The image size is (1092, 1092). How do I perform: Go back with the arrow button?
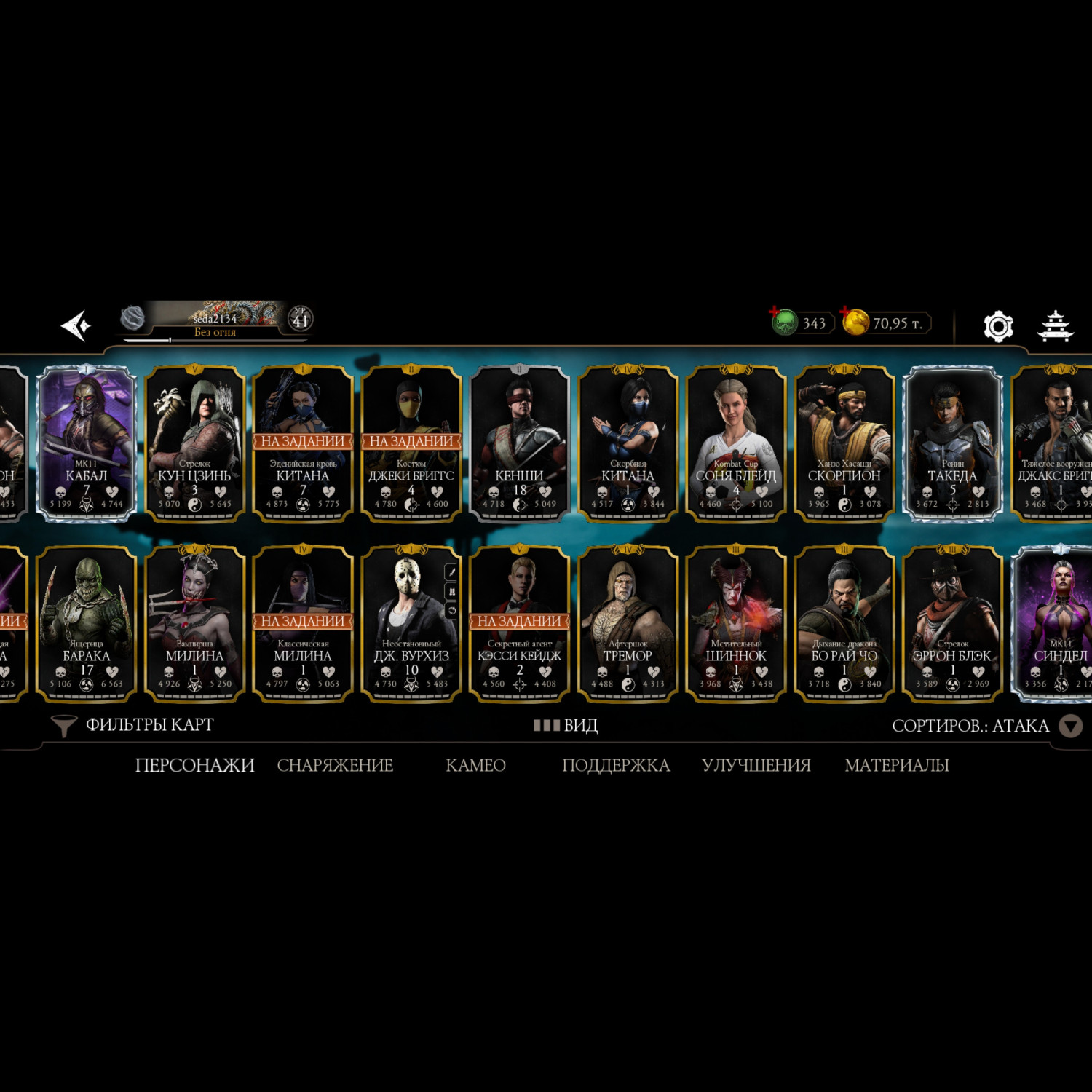point(76,325)
